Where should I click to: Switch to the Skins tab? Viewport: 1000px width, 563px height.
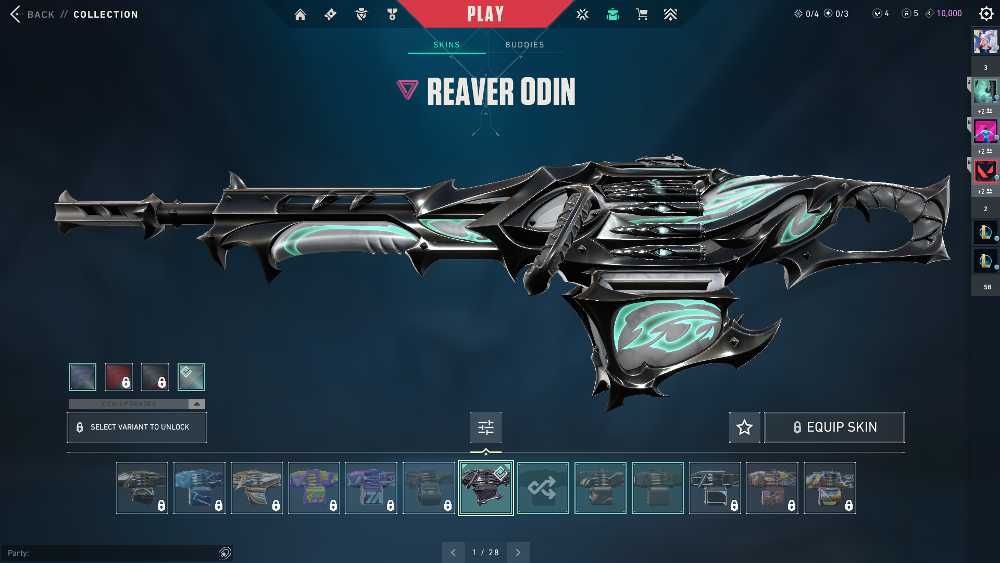[446, 45]
